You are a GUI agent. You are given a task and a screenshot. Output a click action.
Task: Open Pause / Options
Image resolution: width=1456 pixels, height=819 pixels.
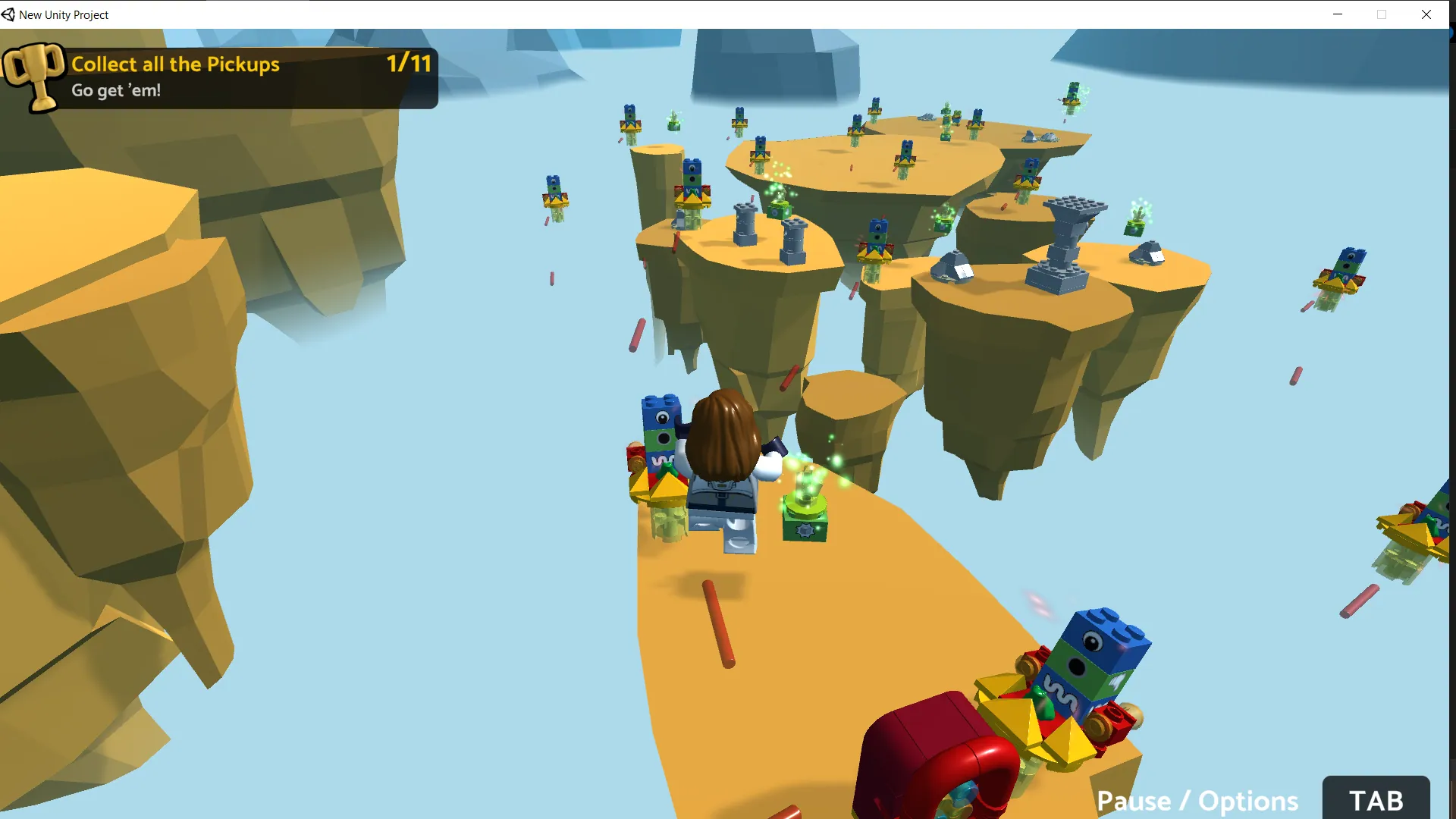pos(1198,800)
